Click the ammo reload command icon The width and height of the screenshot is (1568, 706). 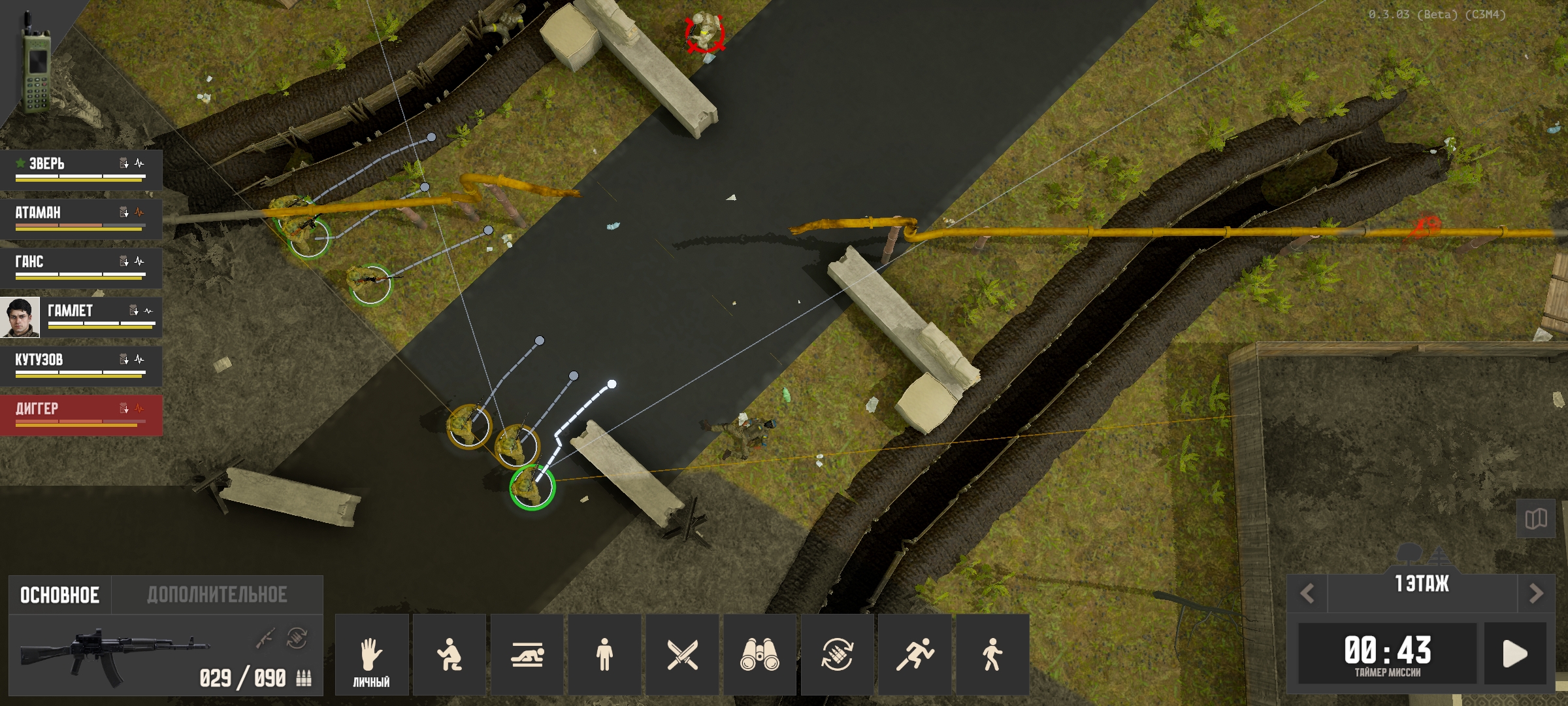[x=837, y=654]
